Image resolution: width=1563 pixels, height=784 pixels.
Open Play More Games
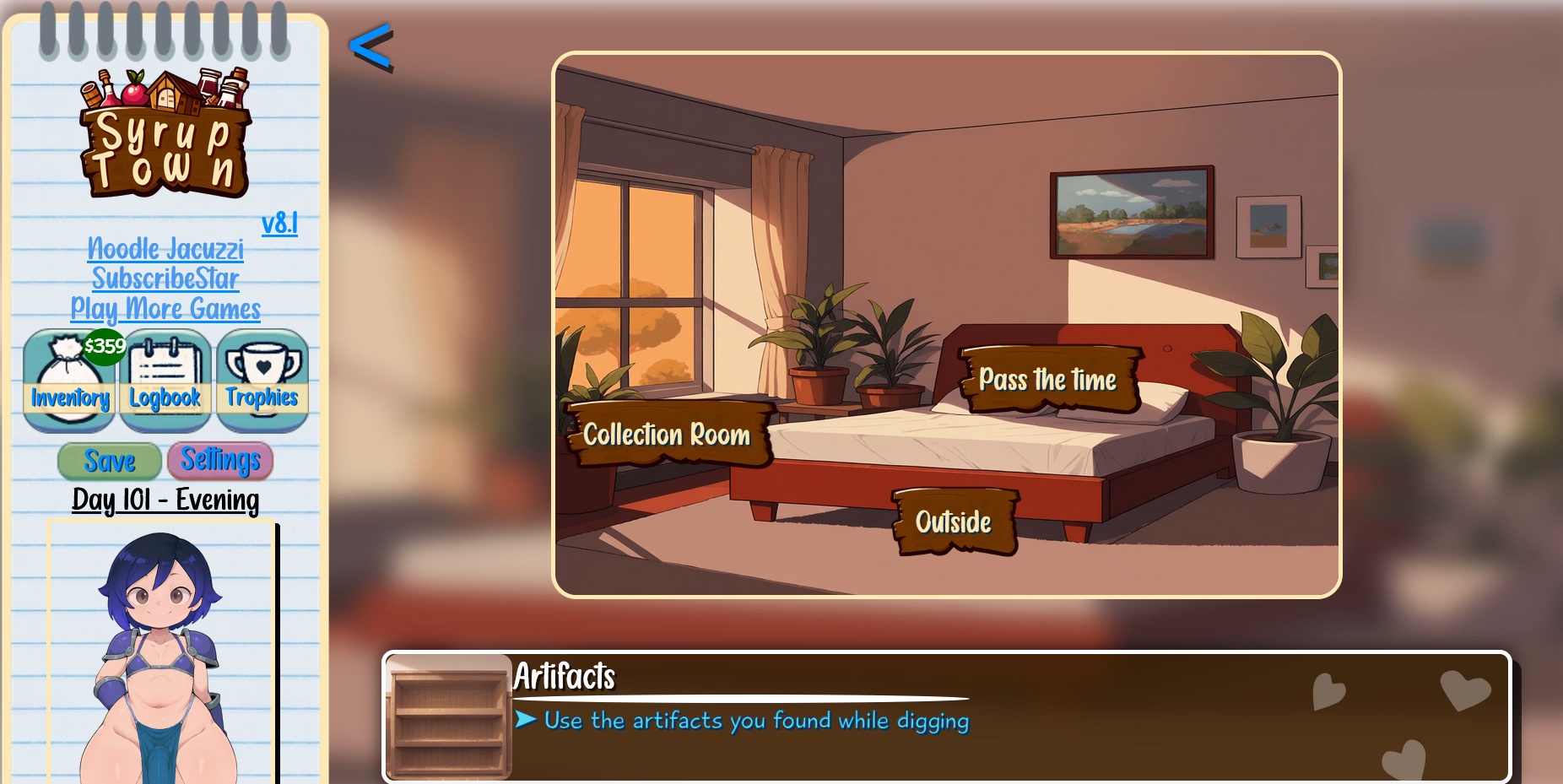pos(165,310)
